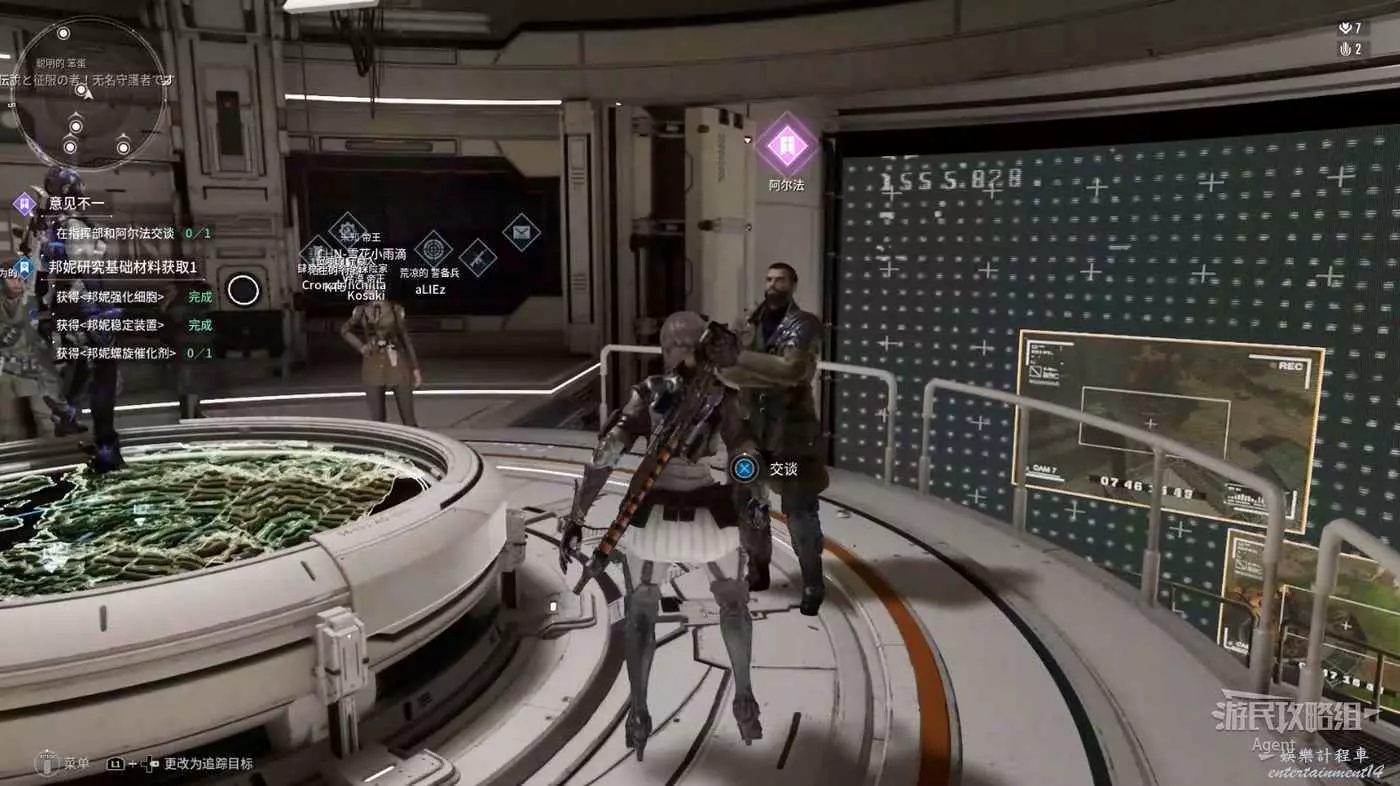Select the rifle diamond marker
1400x786 pixels.
(x=477, y=258)
